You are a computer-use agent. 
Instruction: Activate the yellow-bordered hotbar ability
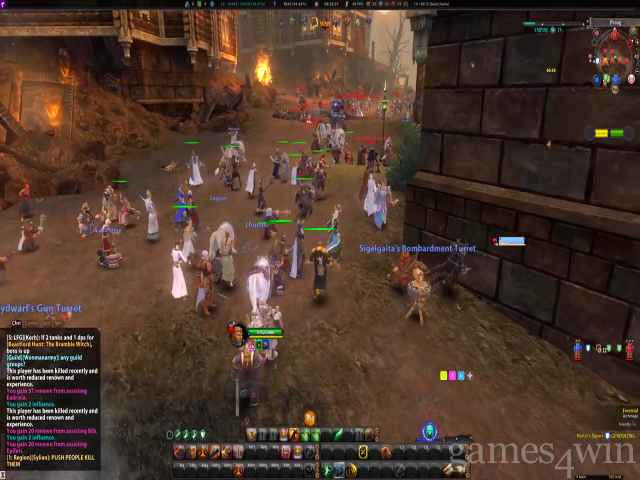click(362, 452)
